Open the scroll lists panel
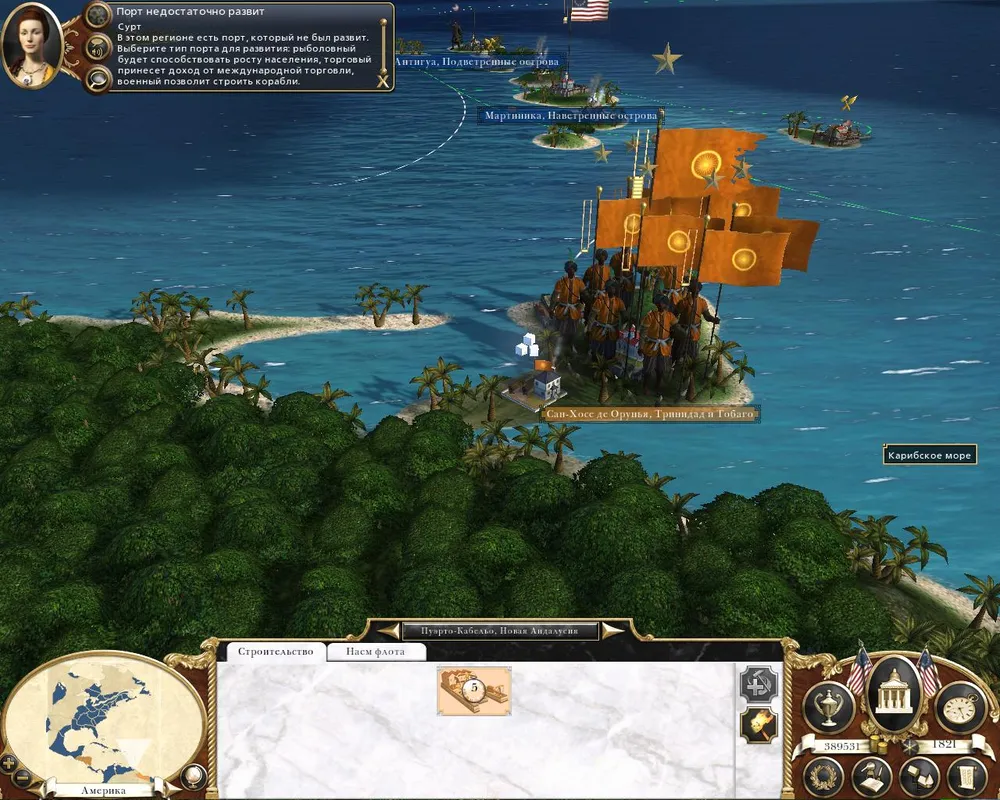The image size is (1000, 800). point(966,776)
